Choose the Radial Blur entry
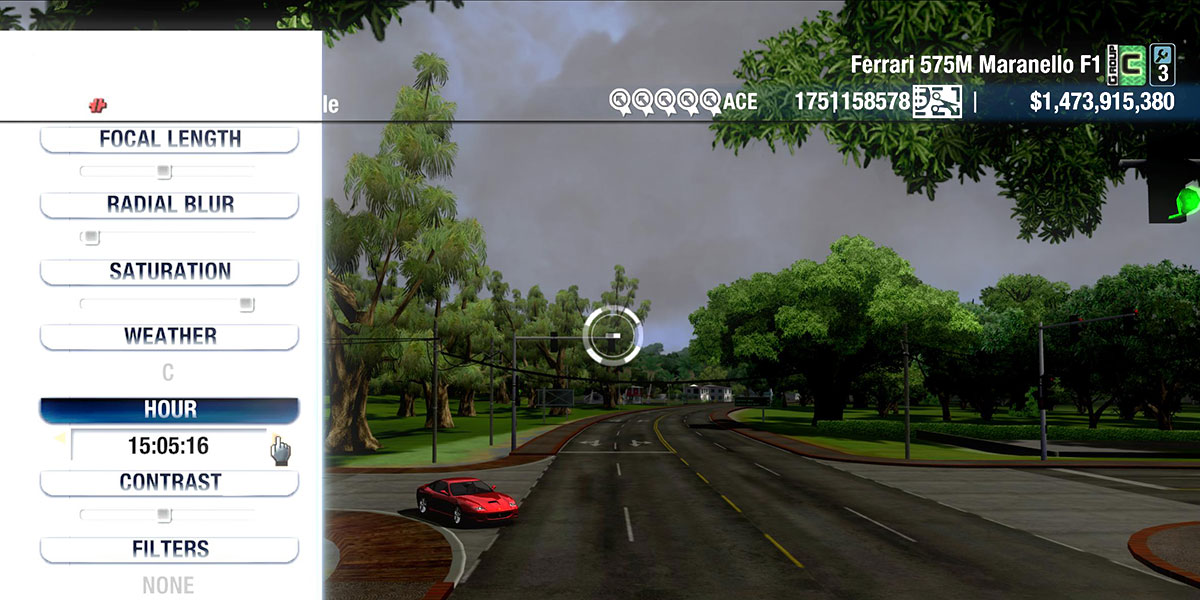The height and width of the screenshot is (600, 1200). pyautogui.click(x=169, y=205)
